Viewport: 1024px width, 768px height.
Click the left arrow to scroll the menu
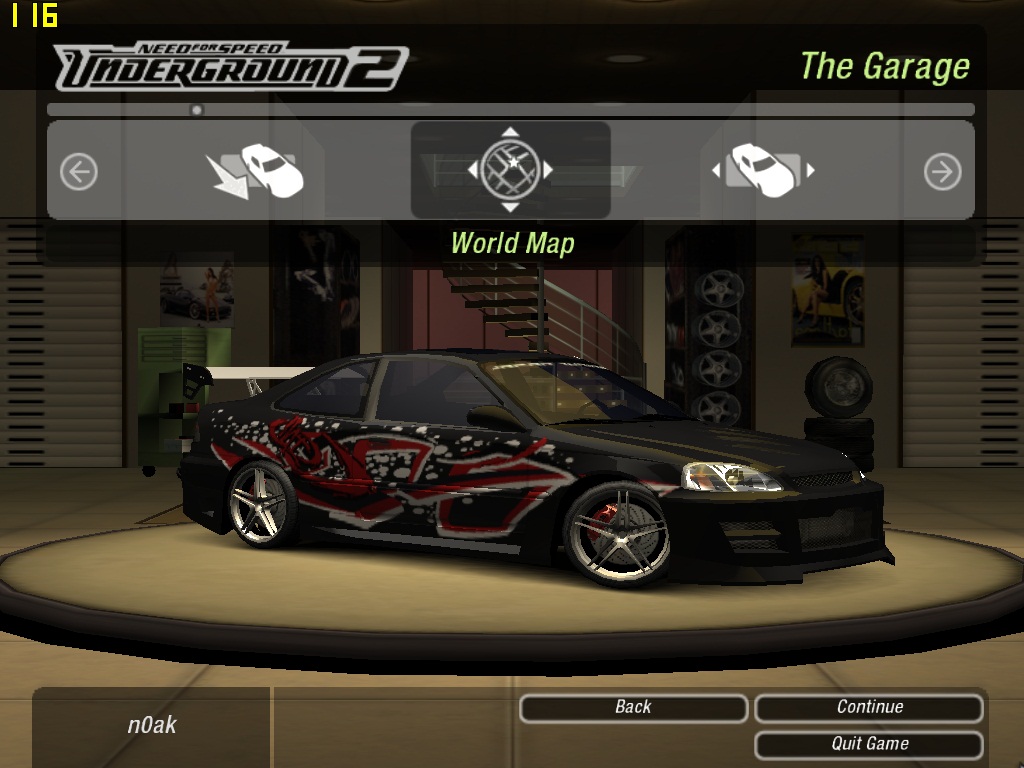79,172
